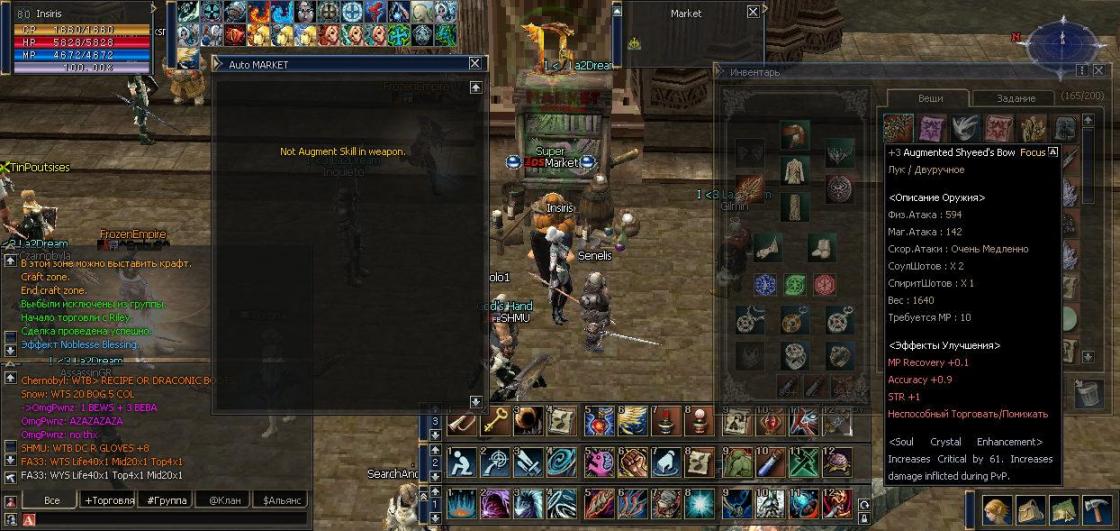The width and height of the screenshot is (1120, 531).
Task: Click the chat message input field
Action: [170, 520]
